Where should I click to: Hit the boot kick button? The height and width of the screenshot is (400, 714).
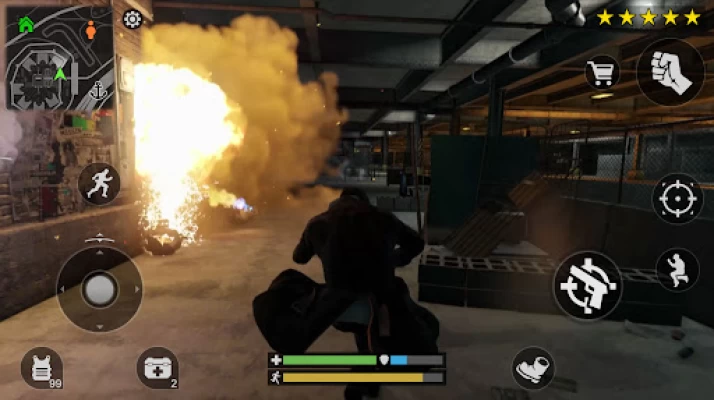click(534, 367)
